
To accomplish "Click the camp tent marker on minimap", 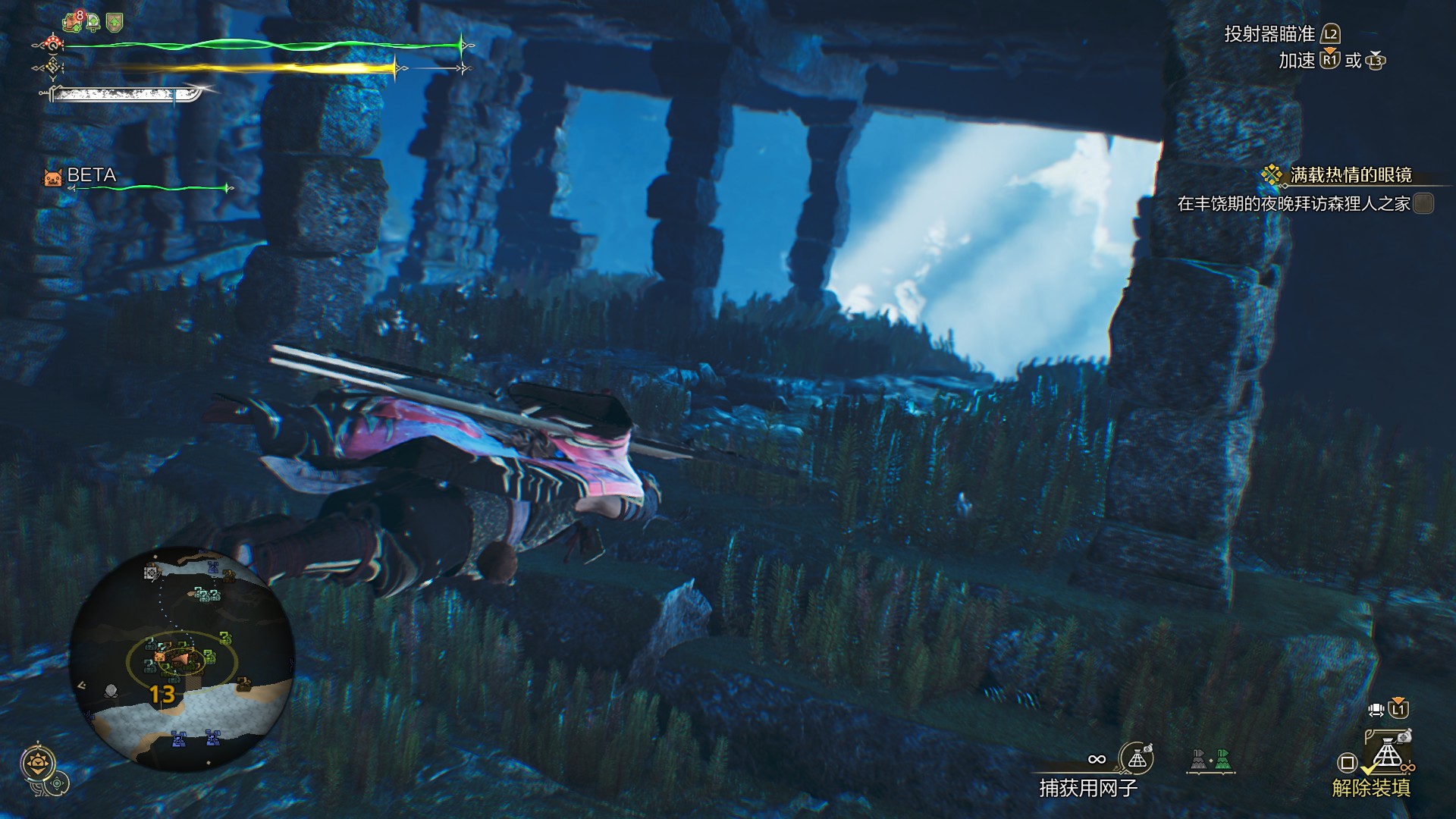I will click(152, 573).
